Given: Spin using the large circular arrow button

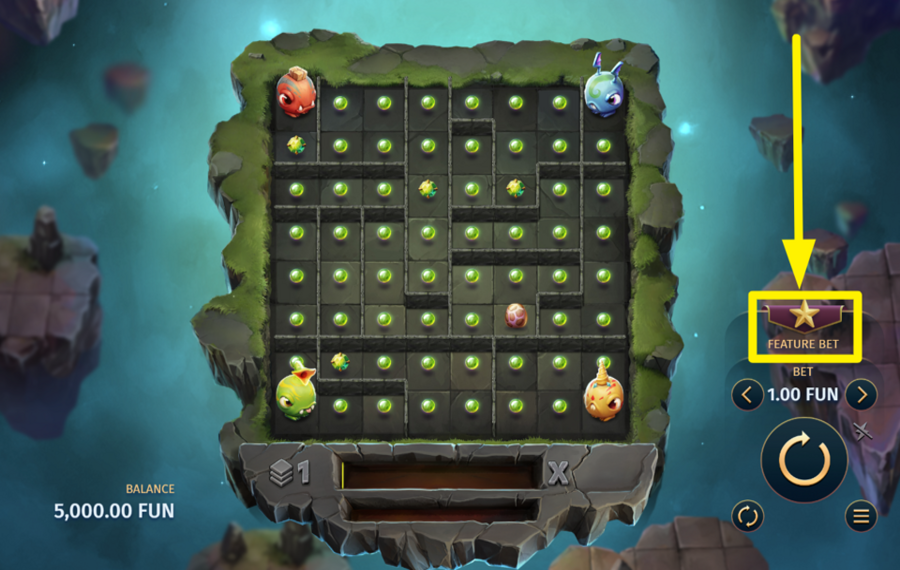Looking at the screenshot, I should 804,461.
